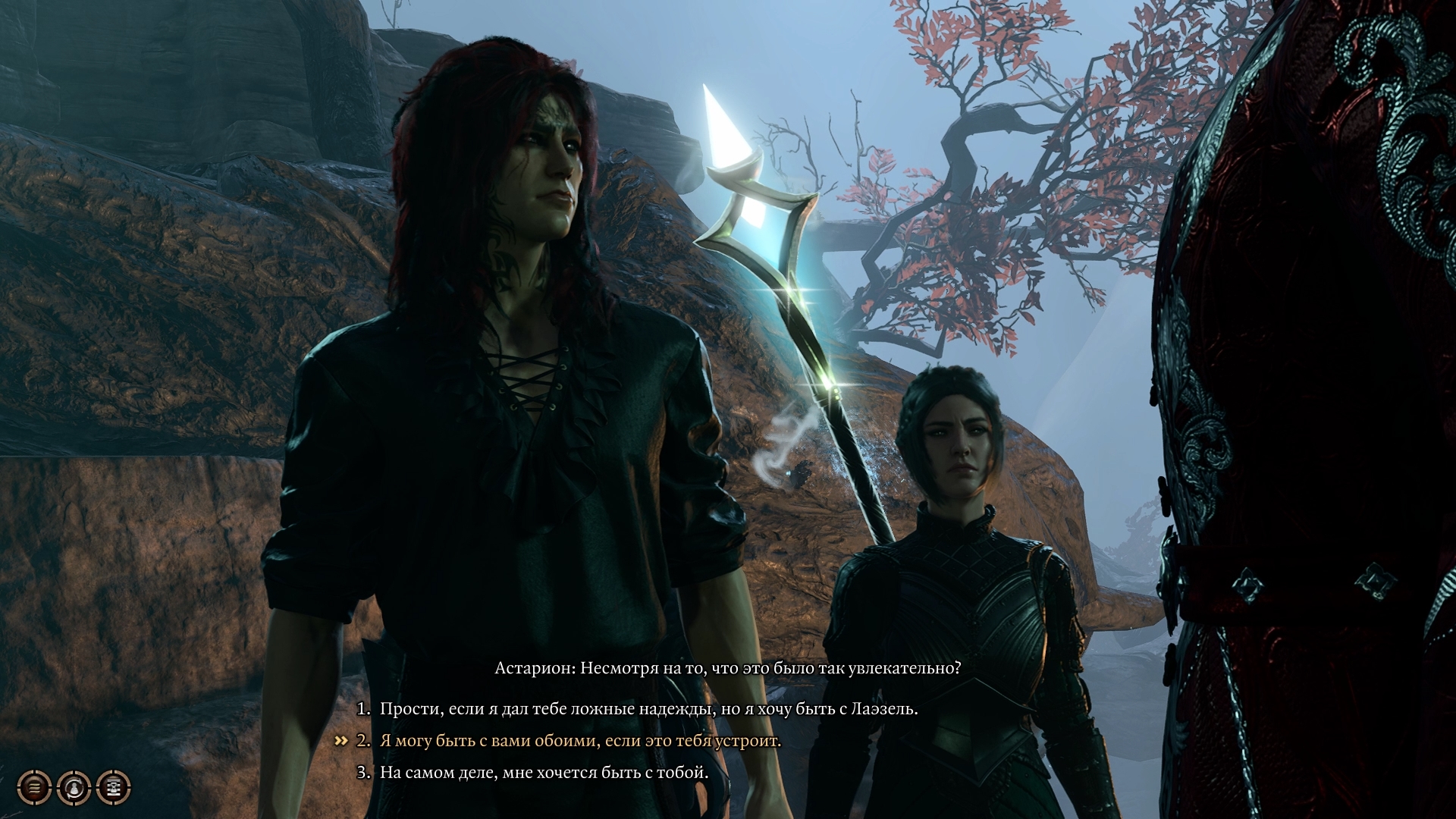Viewport: 1456px width, 819px height.
Task: Open the dialogue history hourglass icon
Action: [x=114, y=788]
